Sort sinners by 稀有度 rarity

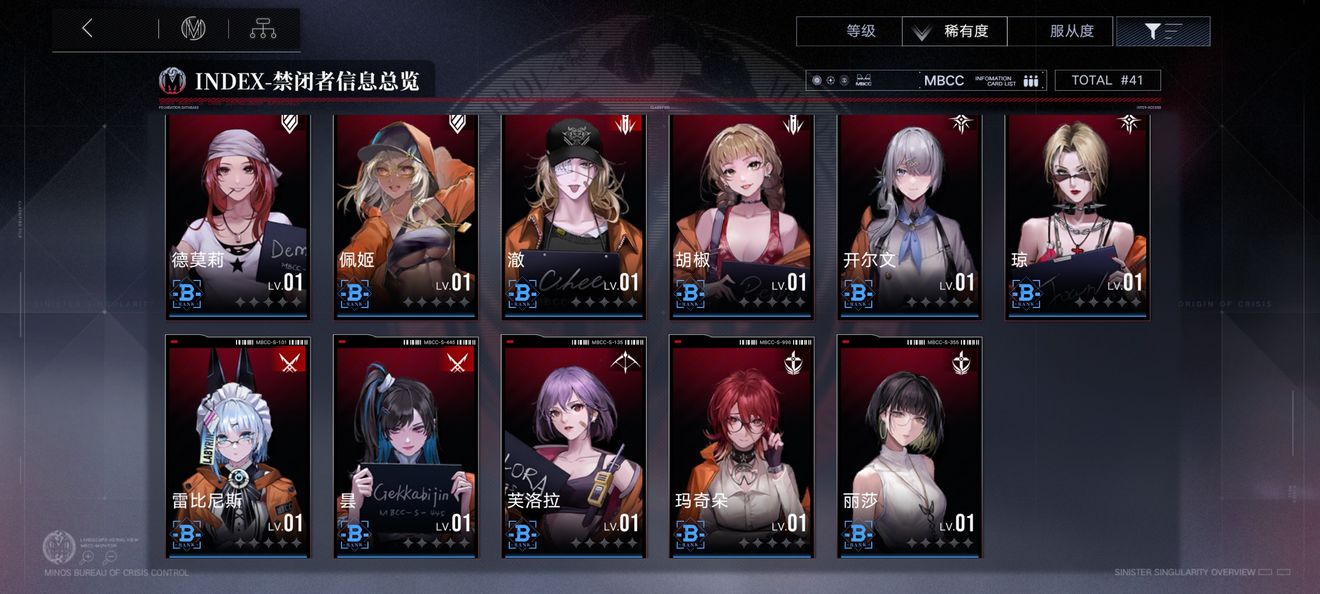click(x=954, y=31)
